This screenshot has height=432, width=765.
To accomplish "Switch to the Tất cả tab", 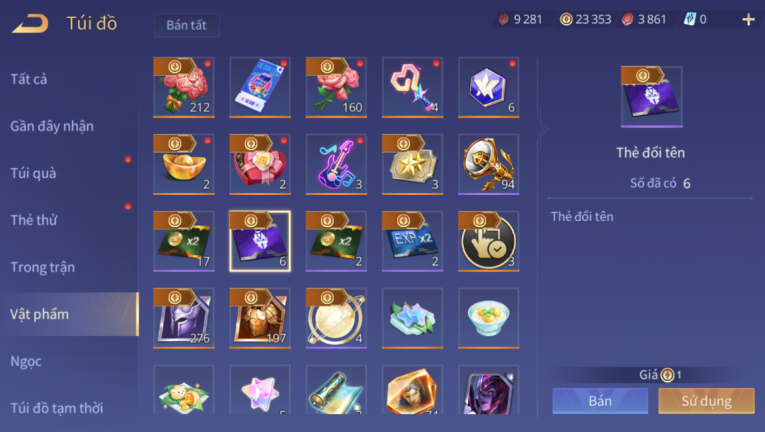I will pyautogui.click(x=29, y=79).
